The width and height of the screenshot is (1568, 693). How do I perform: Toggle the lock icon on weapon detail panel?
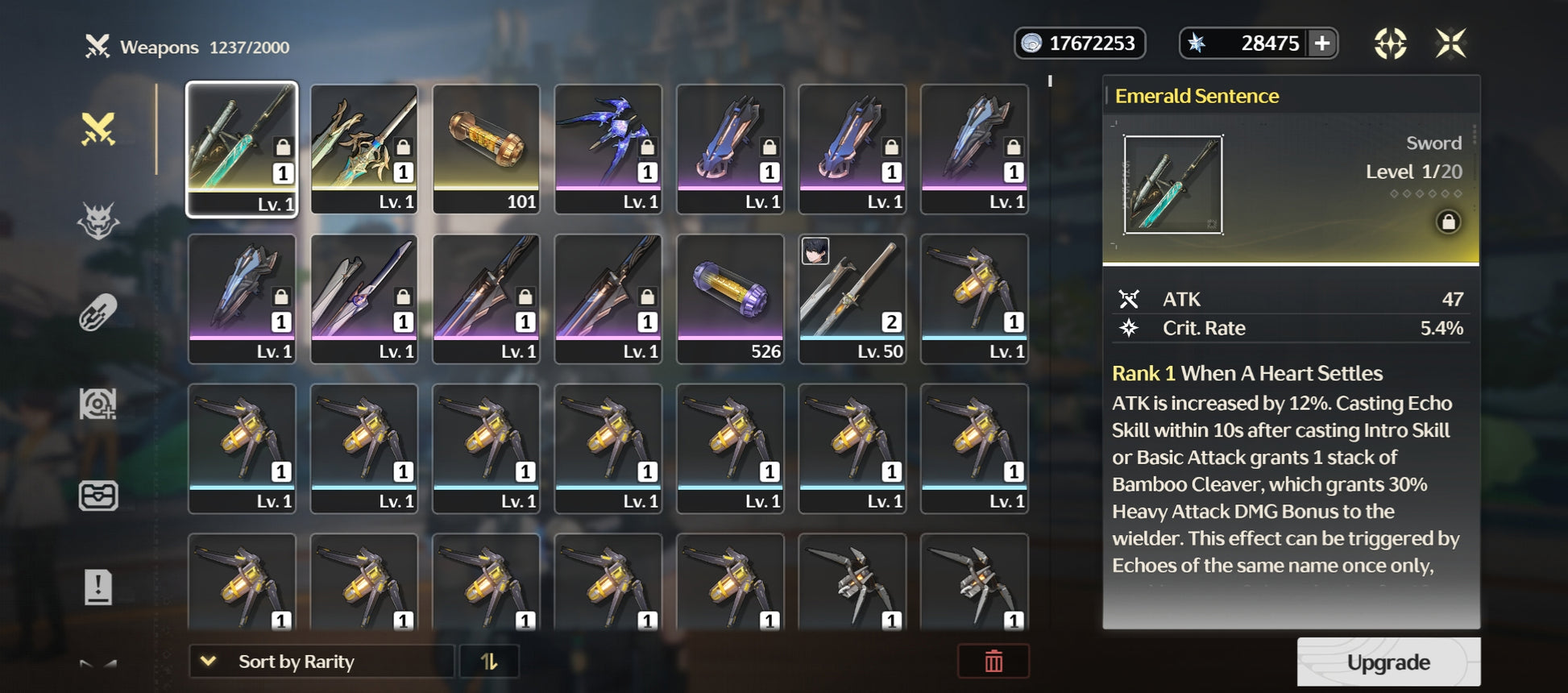(x=1448, y=222)
